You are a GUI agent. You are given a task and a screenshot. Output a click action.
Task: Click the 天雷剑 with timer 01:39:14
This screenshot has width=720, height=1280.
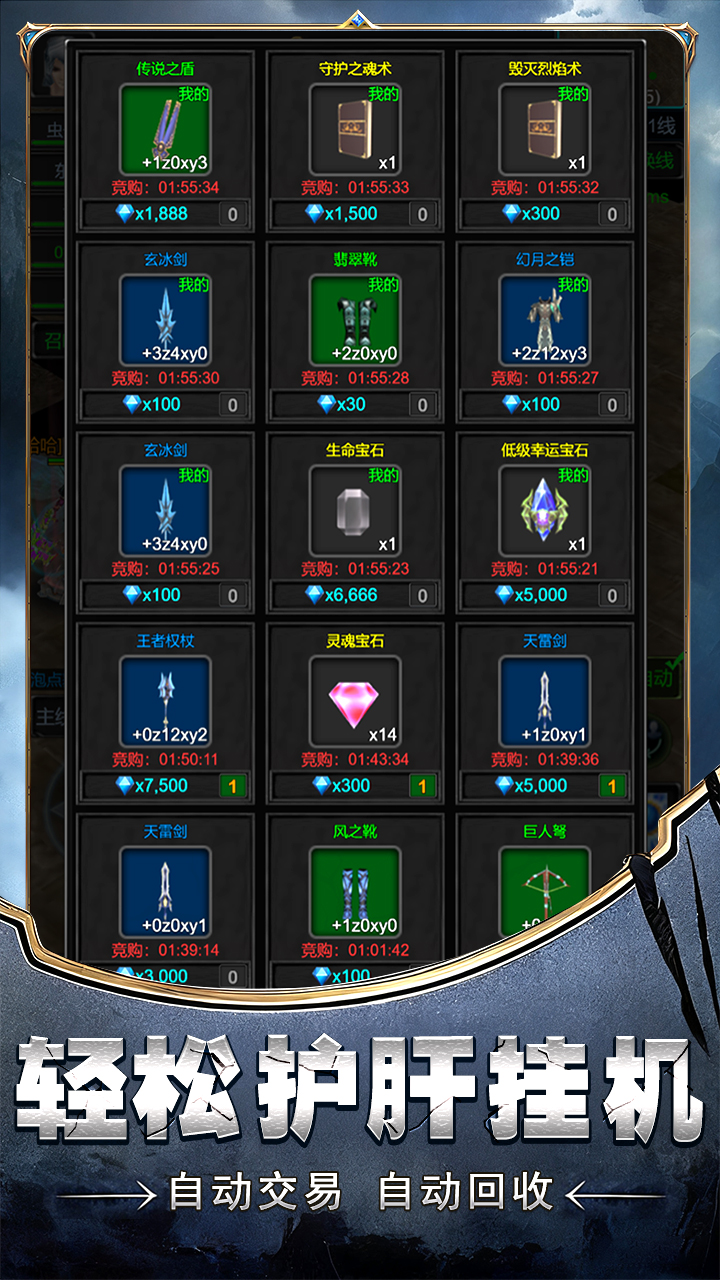pyautogui.click(x=165, y=892)
